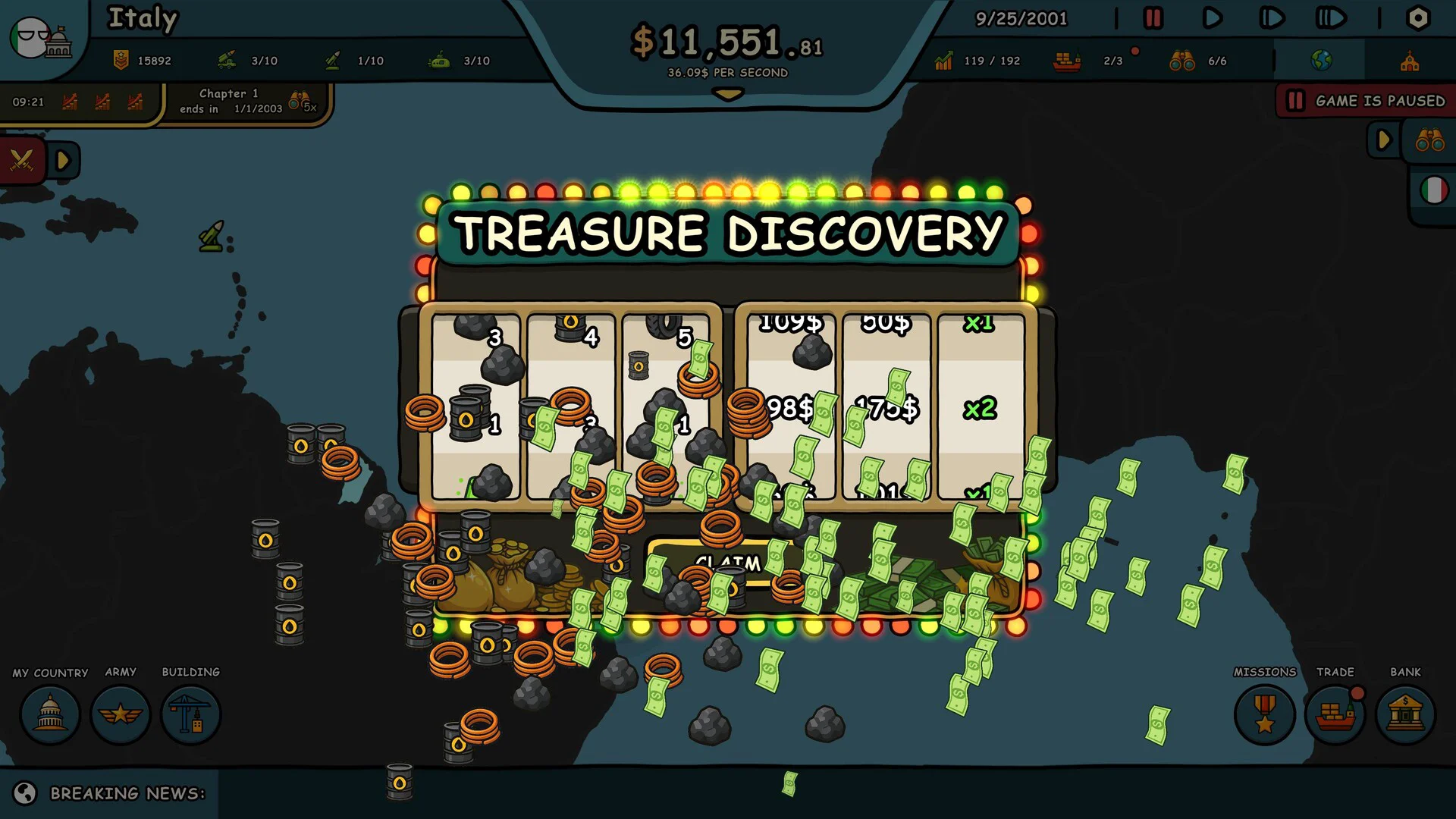Viewport: 1456px width, 819px height.
Task: Pause the game with the red pause button
Action: 1153,18
